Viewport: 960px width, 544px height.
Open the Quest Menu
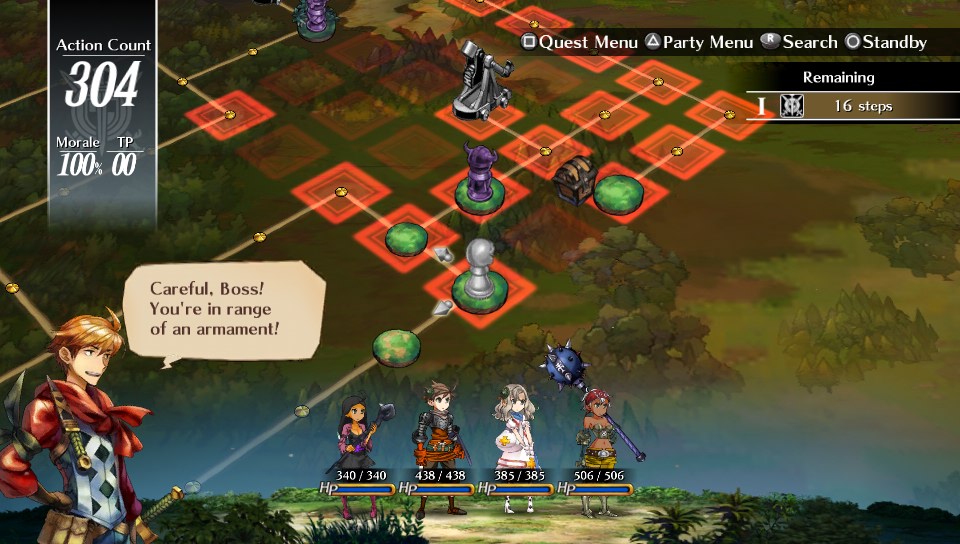click(579, 42)
